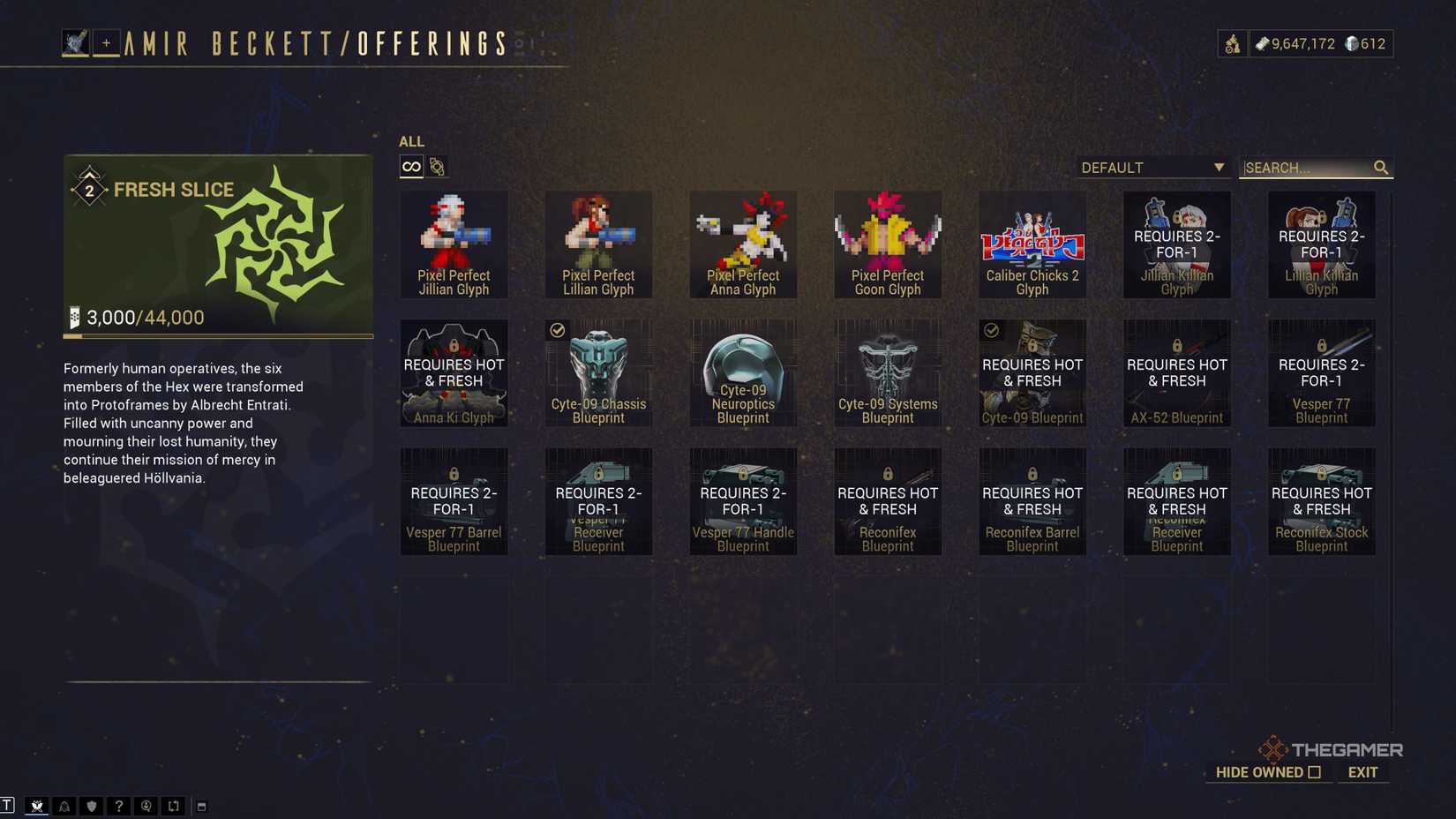Click the EXIT button
The height and width of the screenshot is (819, 1456).
pos(1362,771)
